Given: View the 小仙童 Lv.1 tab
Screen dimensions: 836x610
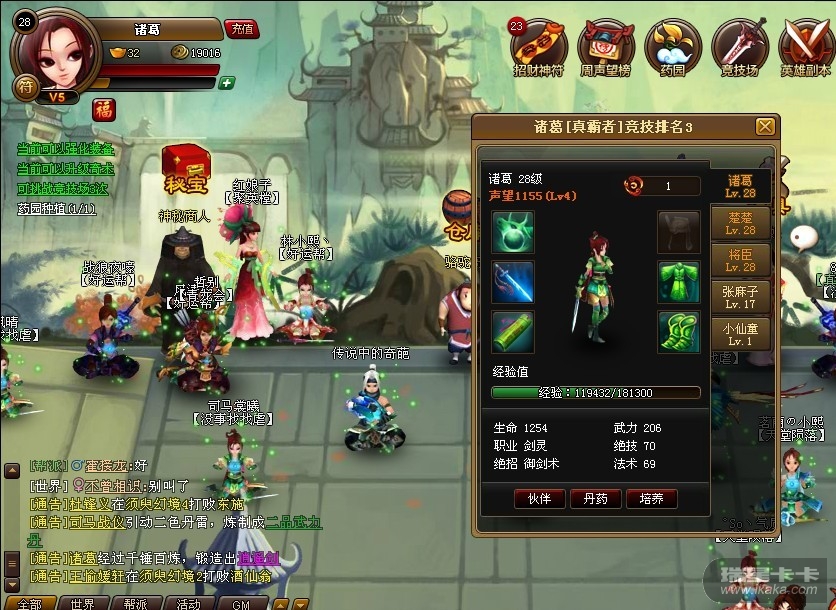Looking at the screenshot, I should pyautogui.click(x=740, y=333).
